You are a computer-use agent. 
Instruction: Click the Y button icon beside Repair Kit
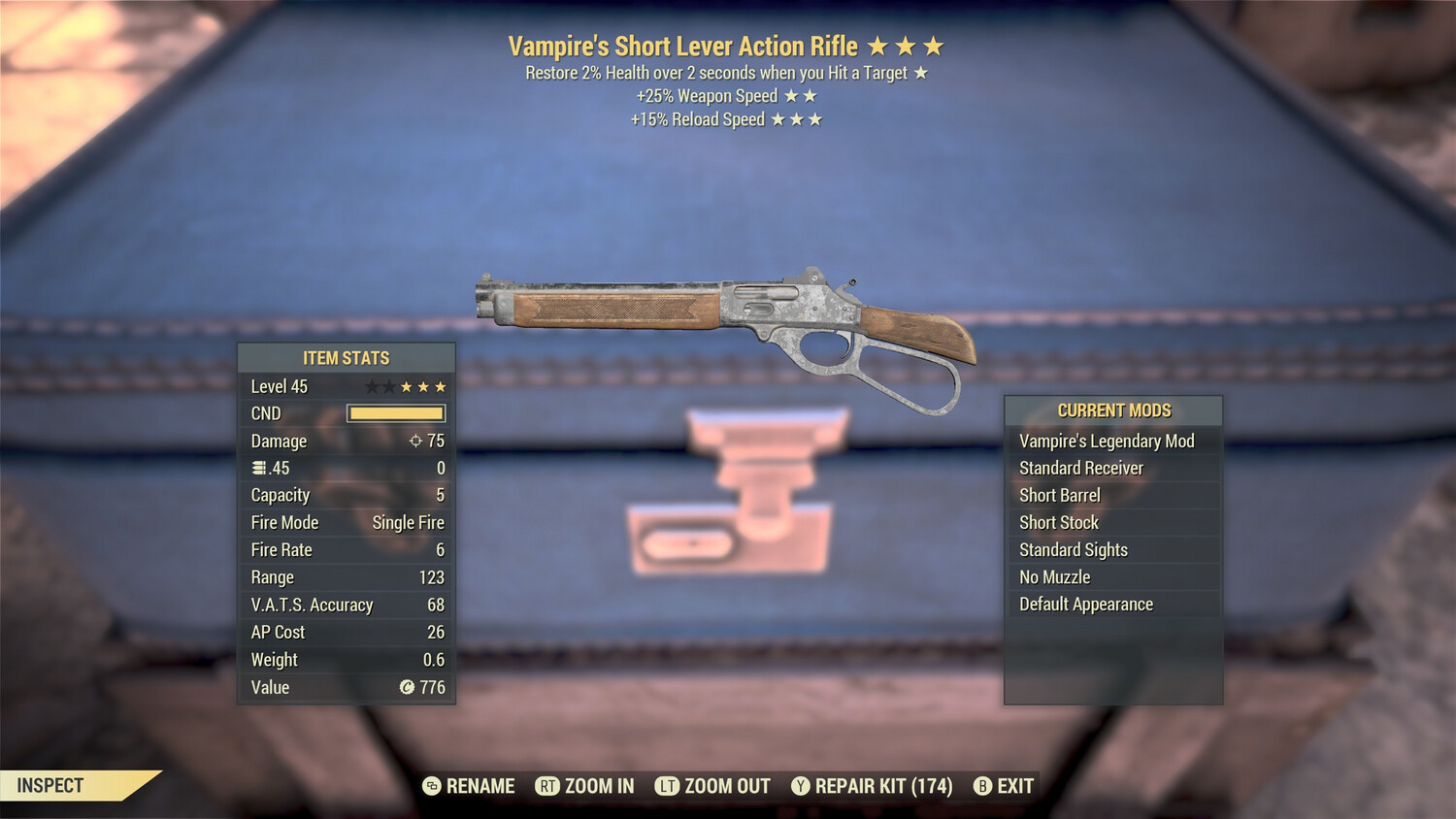pos(800,786)
